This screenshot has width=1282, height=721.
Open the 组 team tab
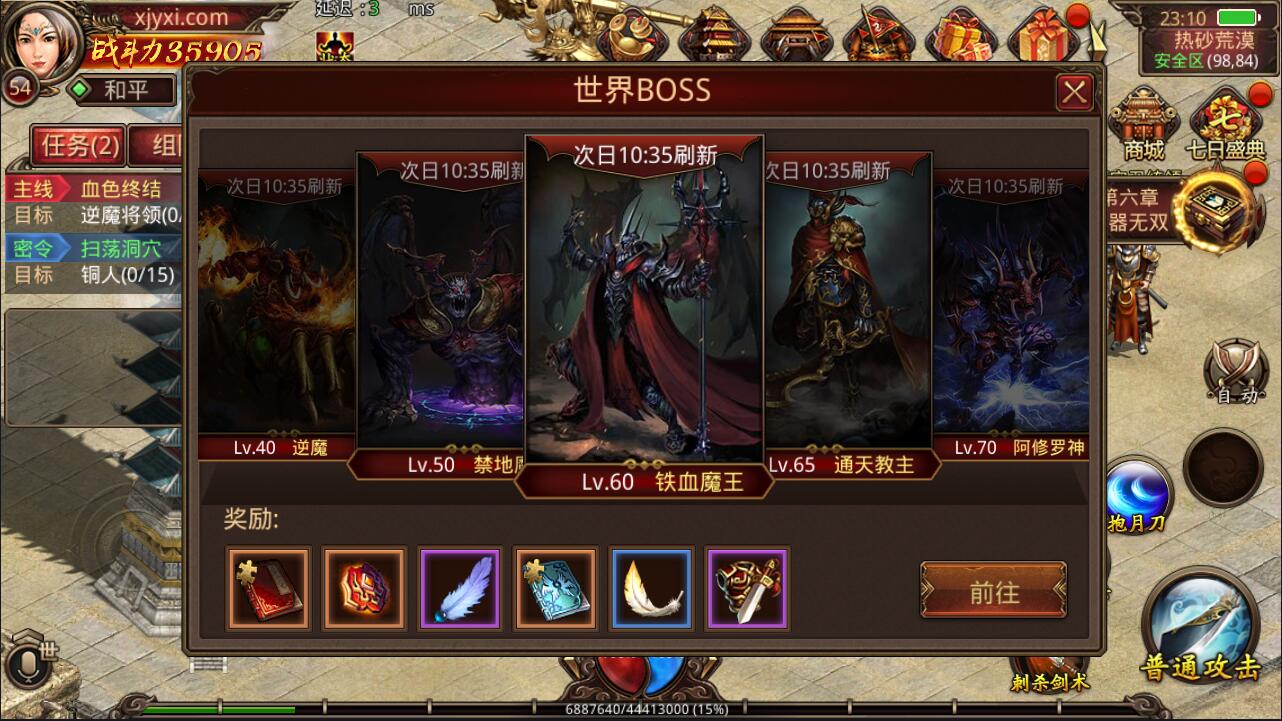(160, 144)
